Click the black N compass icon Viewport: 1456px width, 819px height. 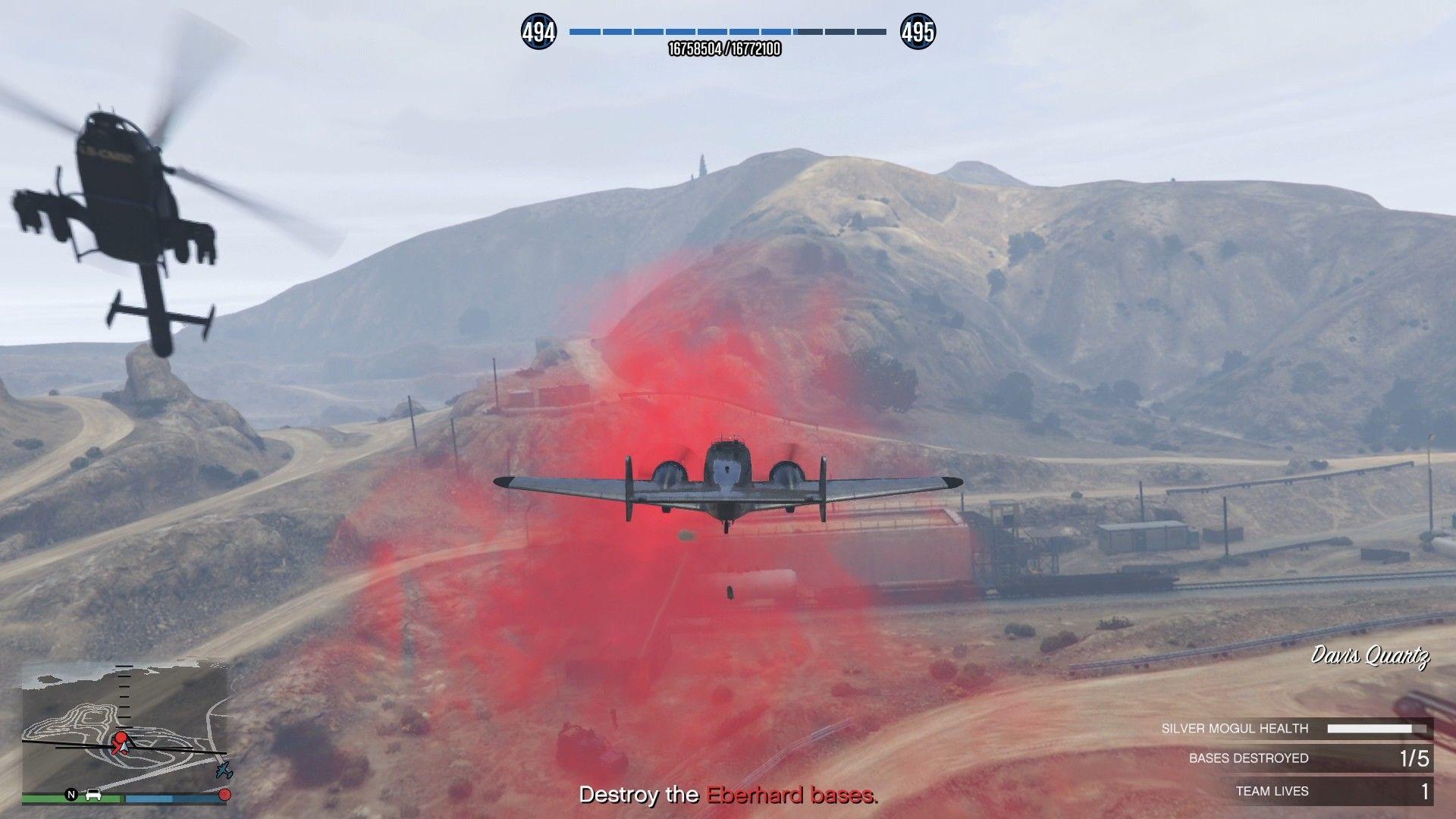coord(71,795)
